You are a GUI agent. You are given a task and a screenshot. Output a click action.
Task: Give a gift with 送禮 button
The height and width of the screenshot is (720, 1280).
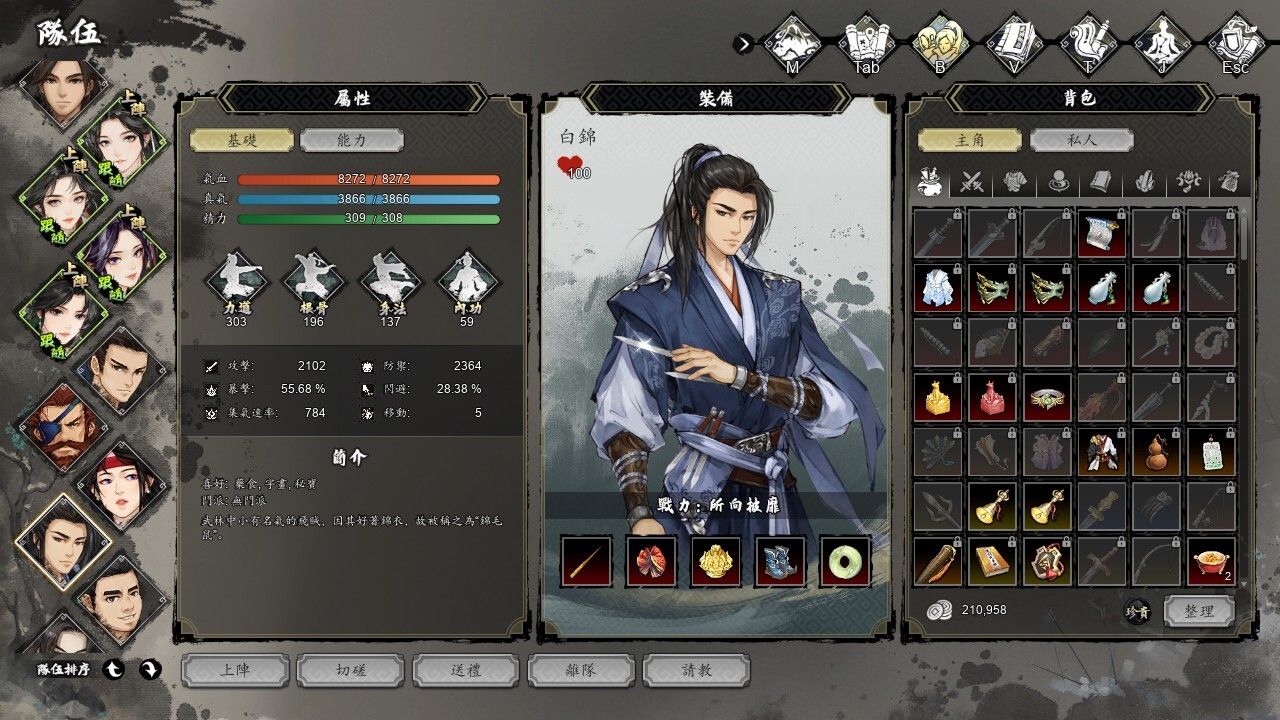[466, 670]
